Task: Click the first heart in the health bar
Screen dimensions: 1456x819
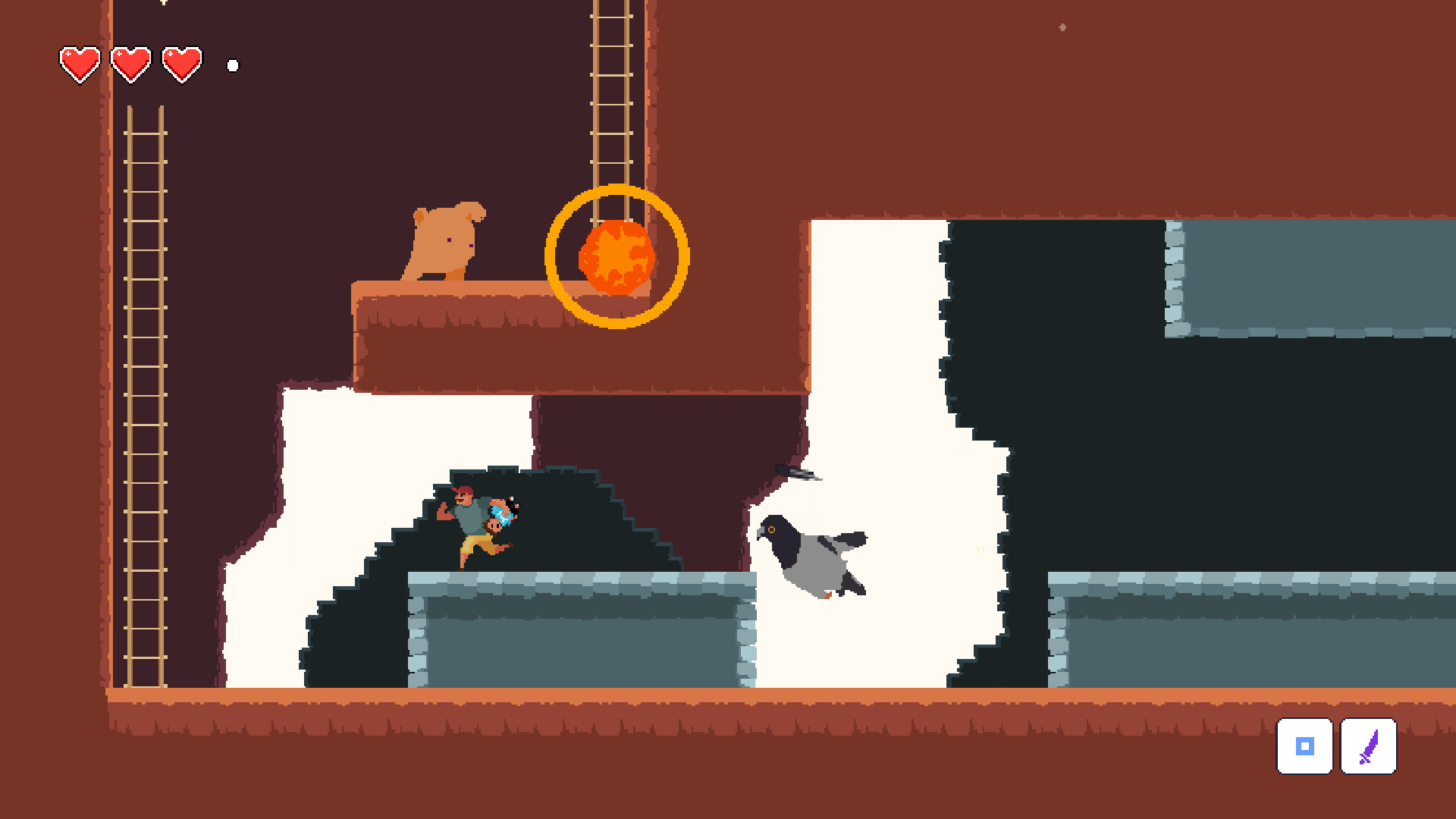Action: [80, 63]
